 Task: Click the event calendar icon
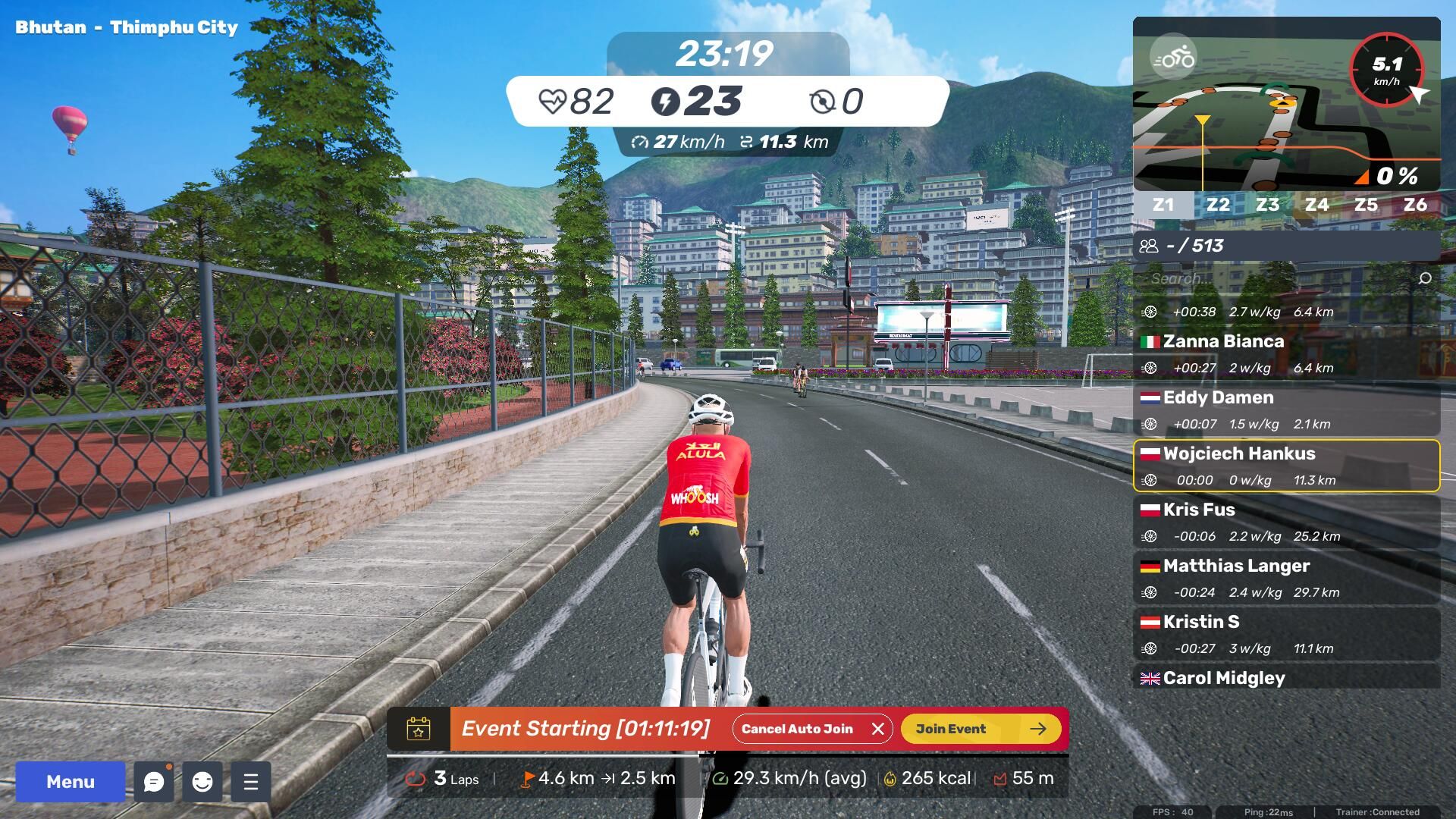point(419,729)
